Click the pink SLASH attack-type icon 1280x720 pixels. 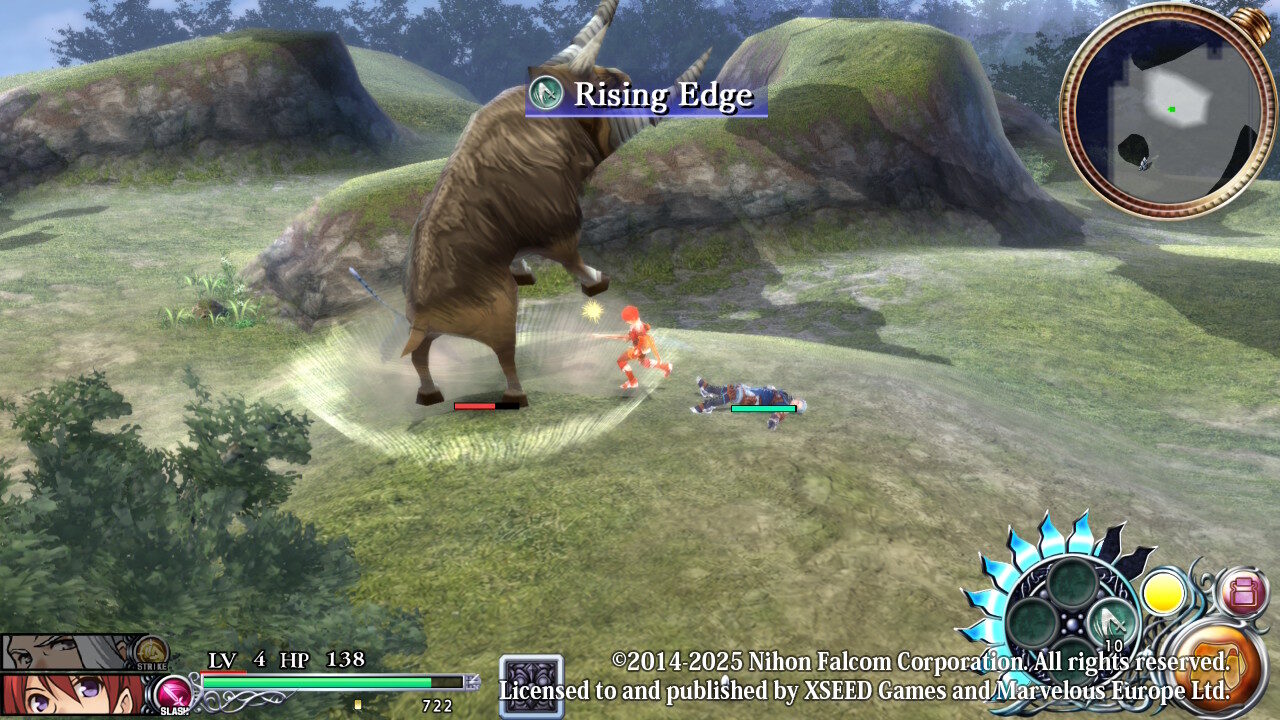click(174, 692)
